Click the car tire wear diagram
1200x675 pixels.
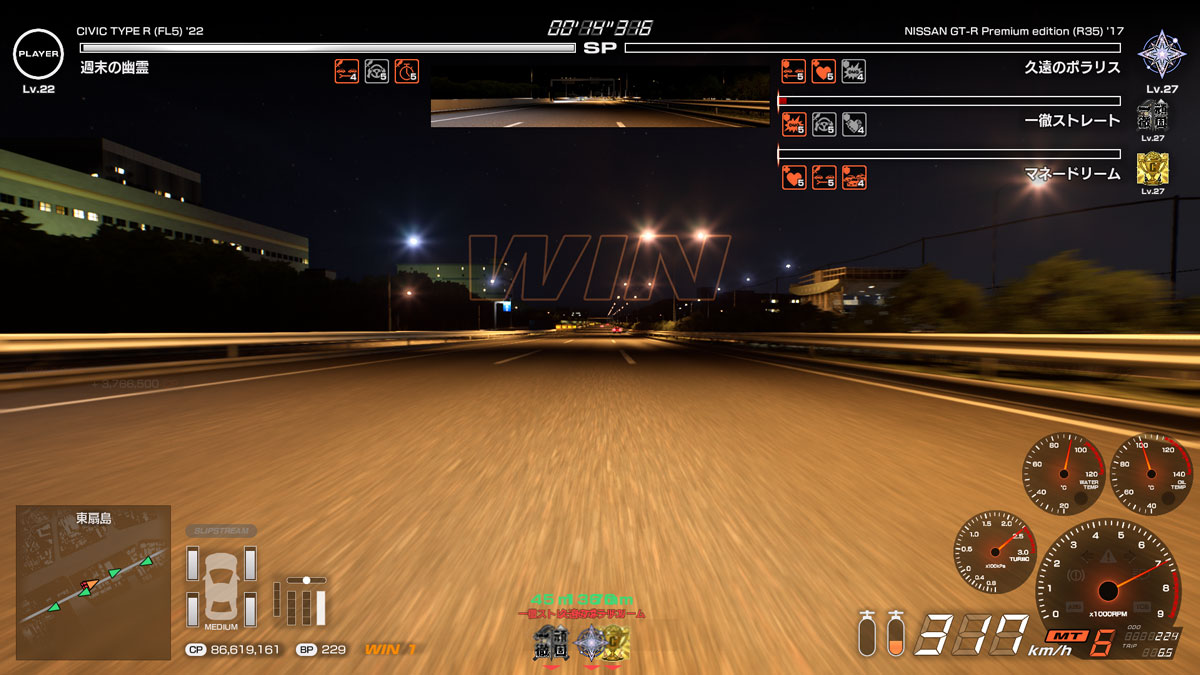(x=221, y=586)
